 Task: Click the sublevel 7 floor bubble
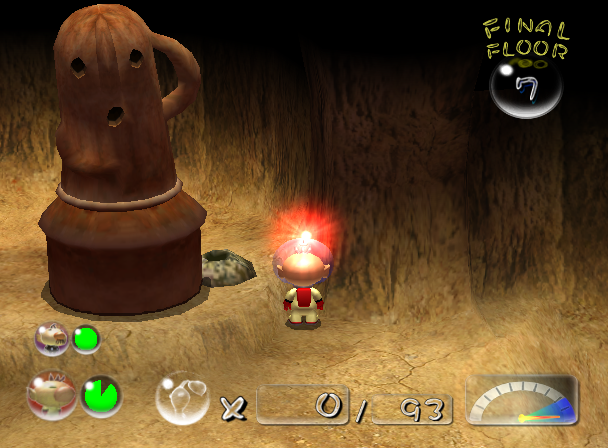coord(525,89)
